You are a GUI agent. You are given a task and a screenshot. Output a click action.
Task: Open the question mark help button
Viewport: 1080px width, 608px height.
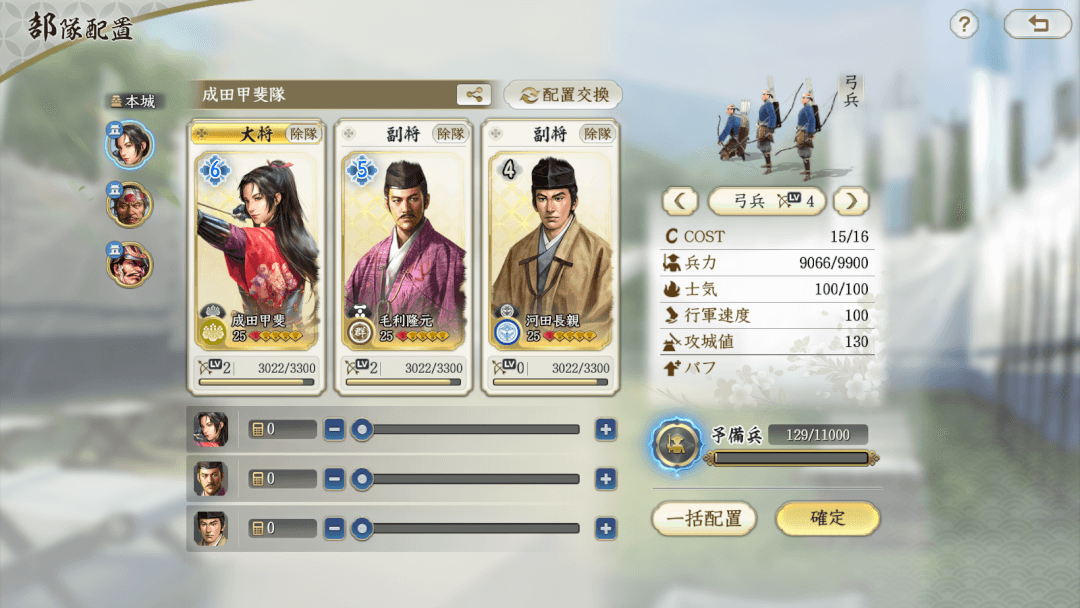(x=963, y=25)
